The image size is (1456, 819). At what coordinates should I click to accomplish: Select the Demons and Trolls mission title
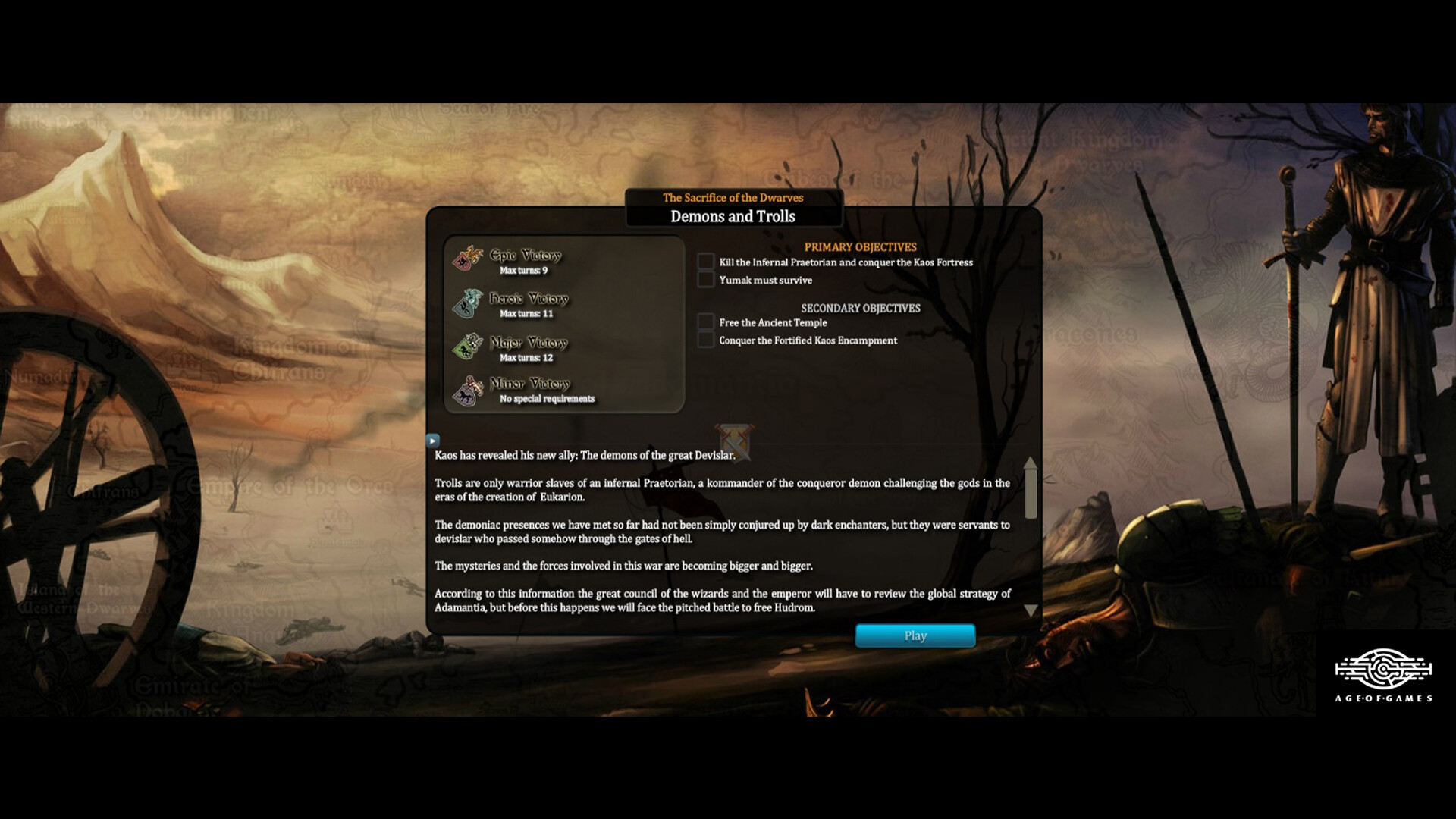coord(733,217)
